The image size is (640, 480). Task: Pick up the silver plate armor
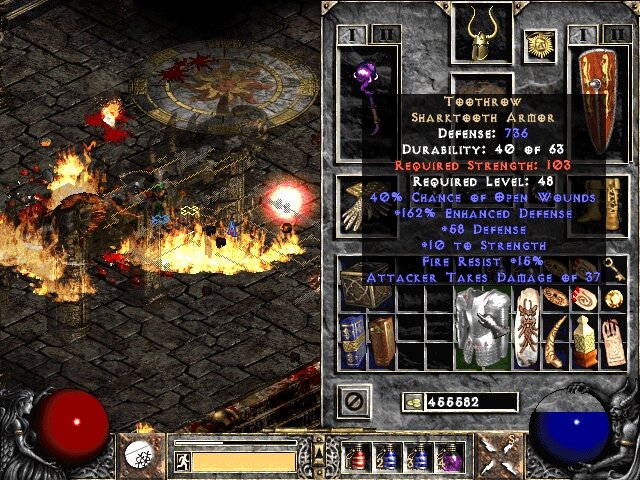click(476, 320)
